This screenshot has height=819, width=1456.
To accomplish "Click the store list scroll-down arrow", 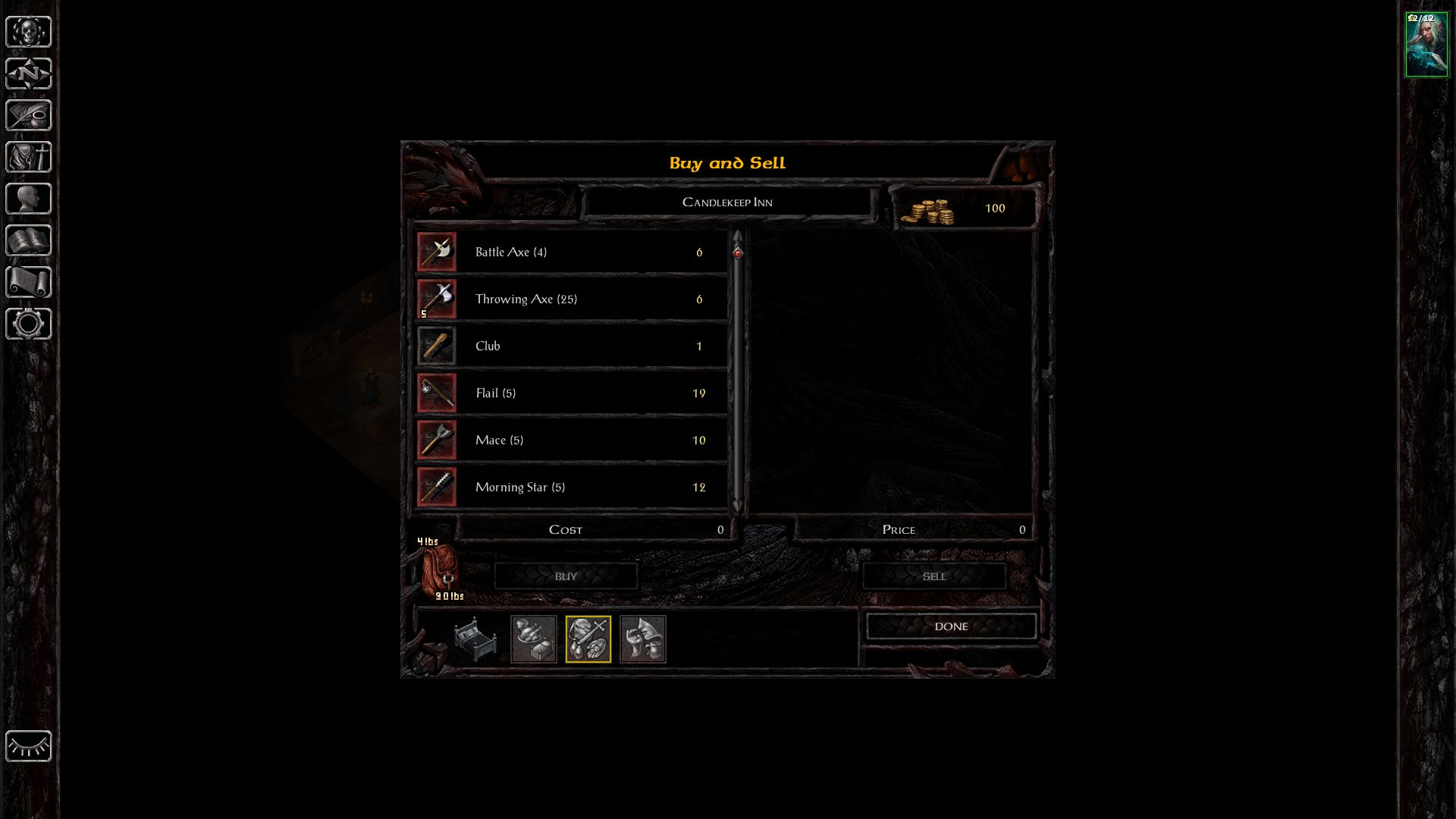I will click(x=737, y=506).
